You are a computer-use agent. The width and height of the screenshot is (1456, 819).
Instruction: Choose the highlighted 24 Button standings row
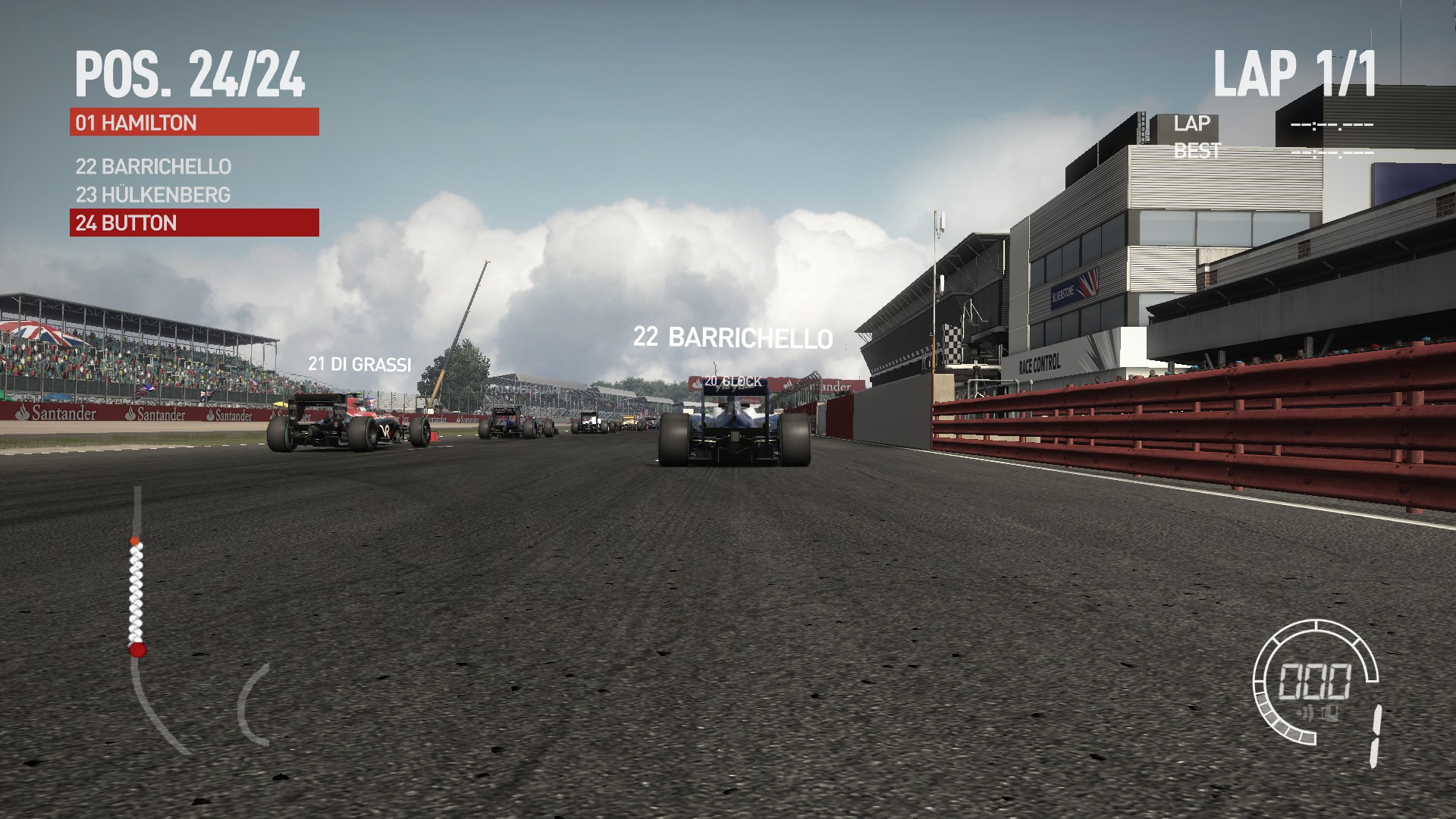pyautogui.click(x=194, y=223)
